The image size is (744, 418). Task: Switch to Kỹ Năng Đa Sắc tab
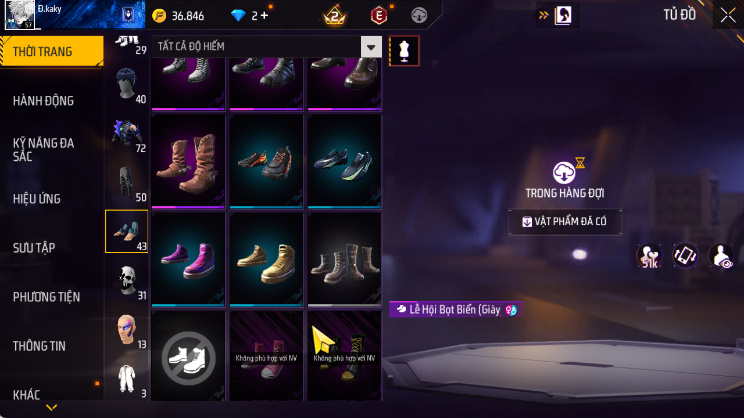pyautogui.click(x=45, y=149)
